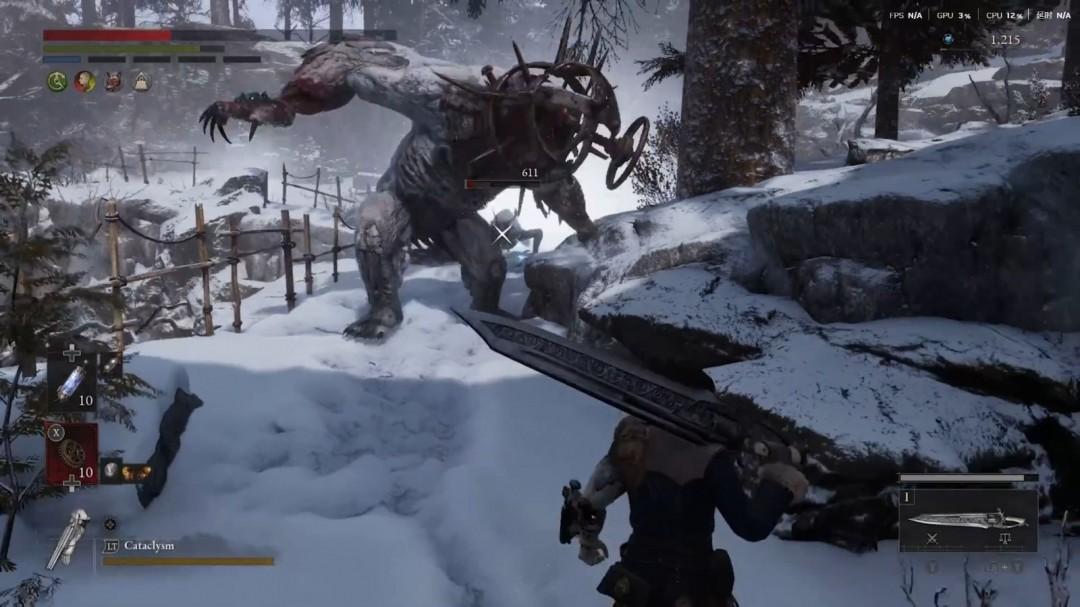Image resolution: width=1080 pixels, height=607 pixels.
Task: Click the blue currency orb icon
Action: pos(948,39)
